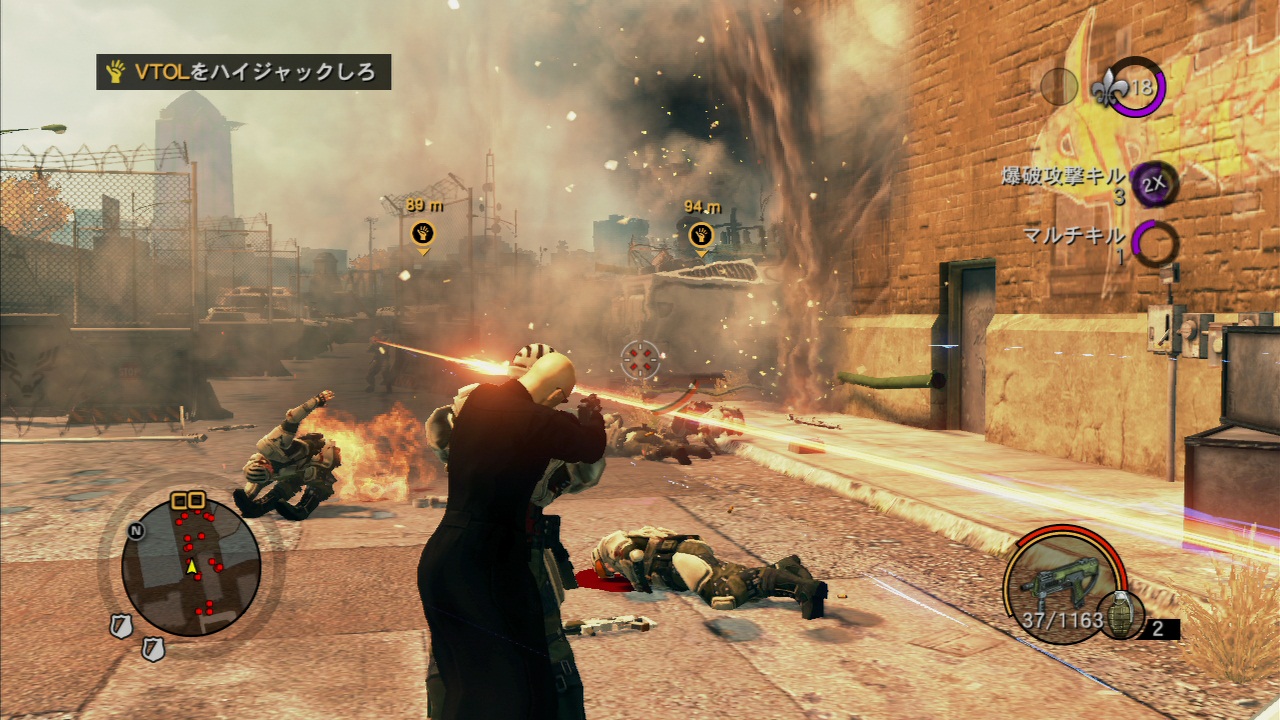Select the VTOL hijack objective tracker
Screen dimensions: 1280x720
[243, 72]
